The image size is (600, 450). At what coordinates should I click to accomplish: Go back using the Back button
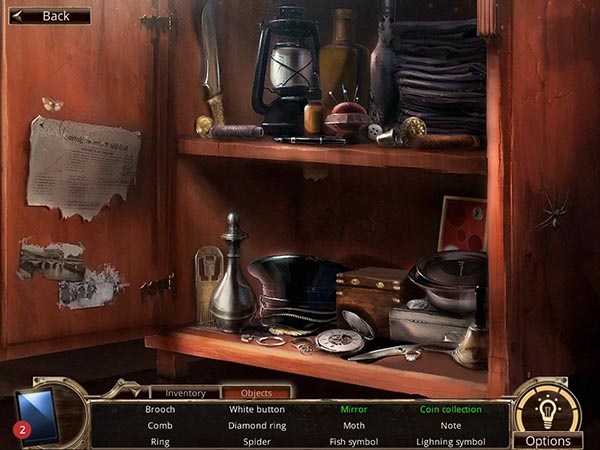48,16
